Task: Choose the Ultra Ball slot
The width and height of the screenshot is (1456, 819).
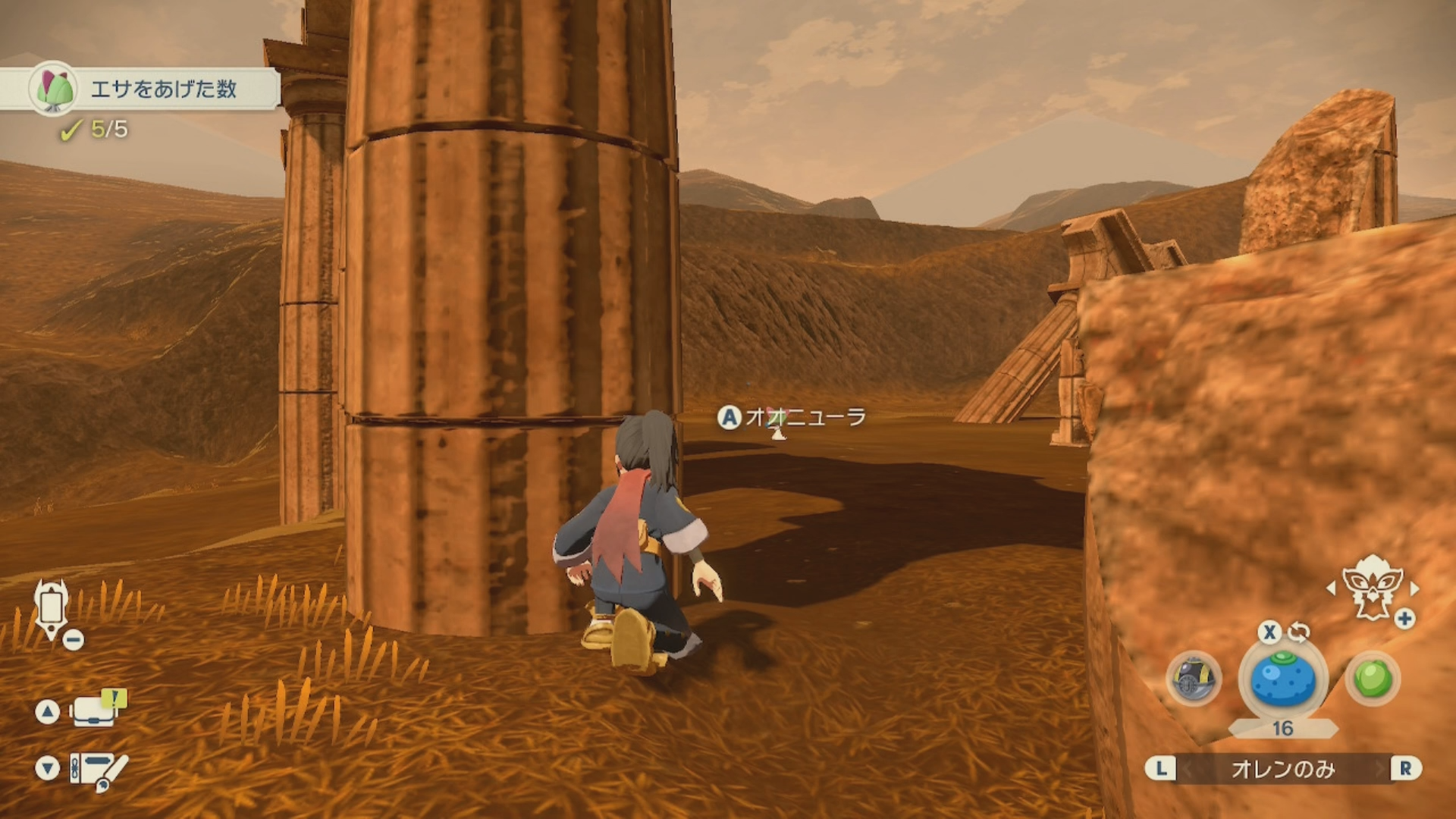Action: point(1194,678)
